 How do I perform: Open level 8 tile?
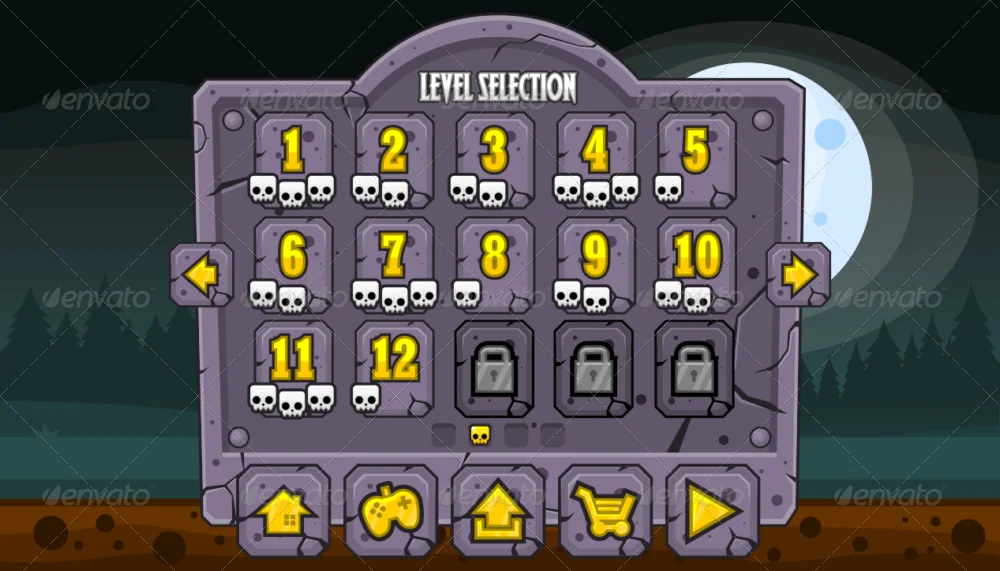pos(494,263)
